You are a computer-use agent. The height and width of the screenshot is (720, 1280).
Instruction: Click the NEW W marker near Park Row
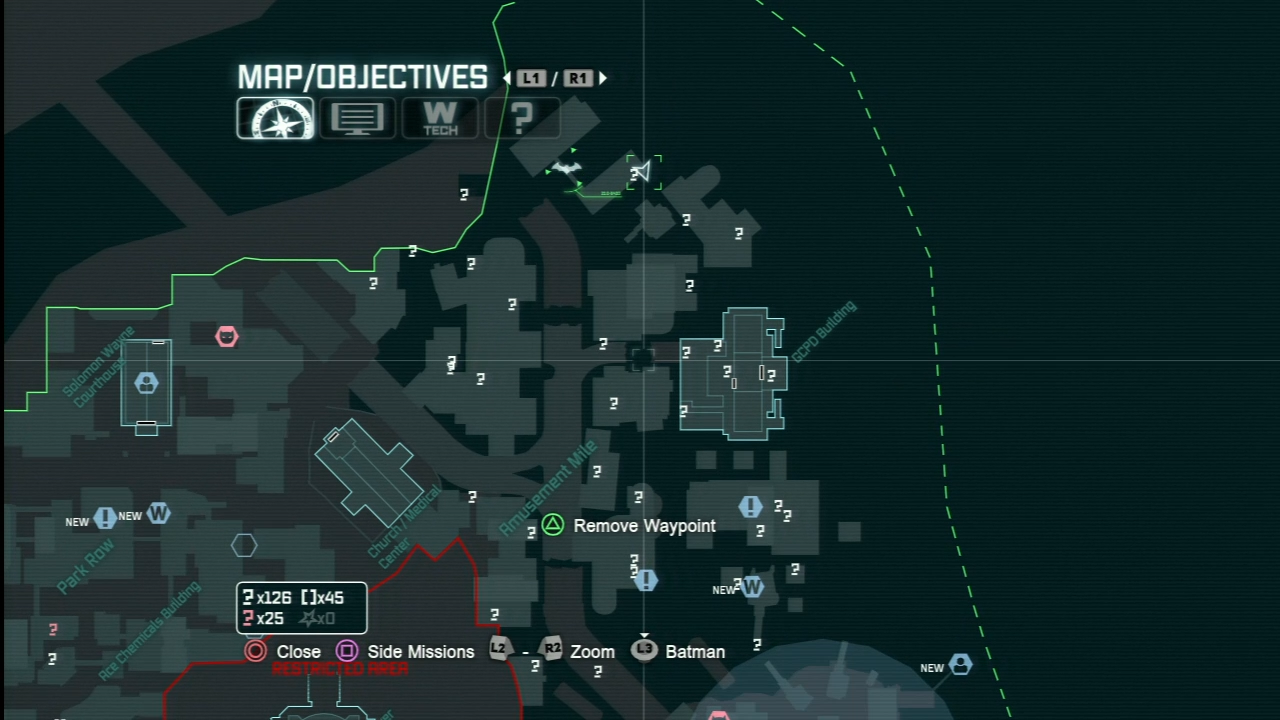click(158, 514)
